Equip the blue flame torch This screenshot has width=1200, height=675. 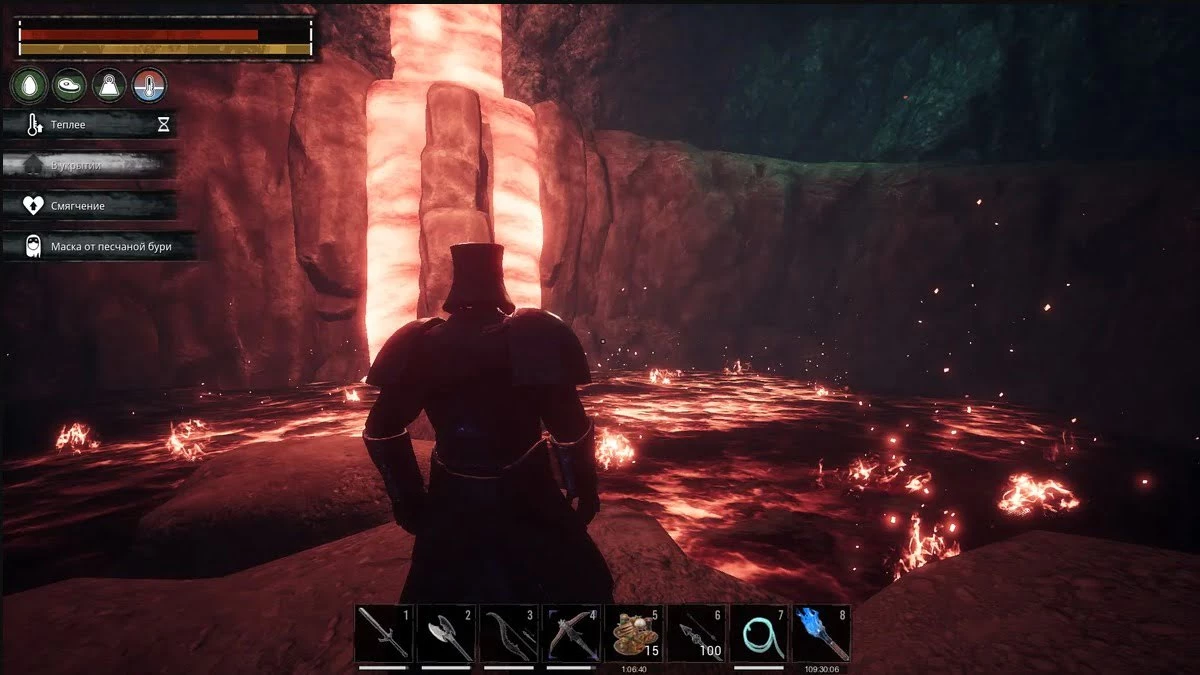(x=821, y=633)
